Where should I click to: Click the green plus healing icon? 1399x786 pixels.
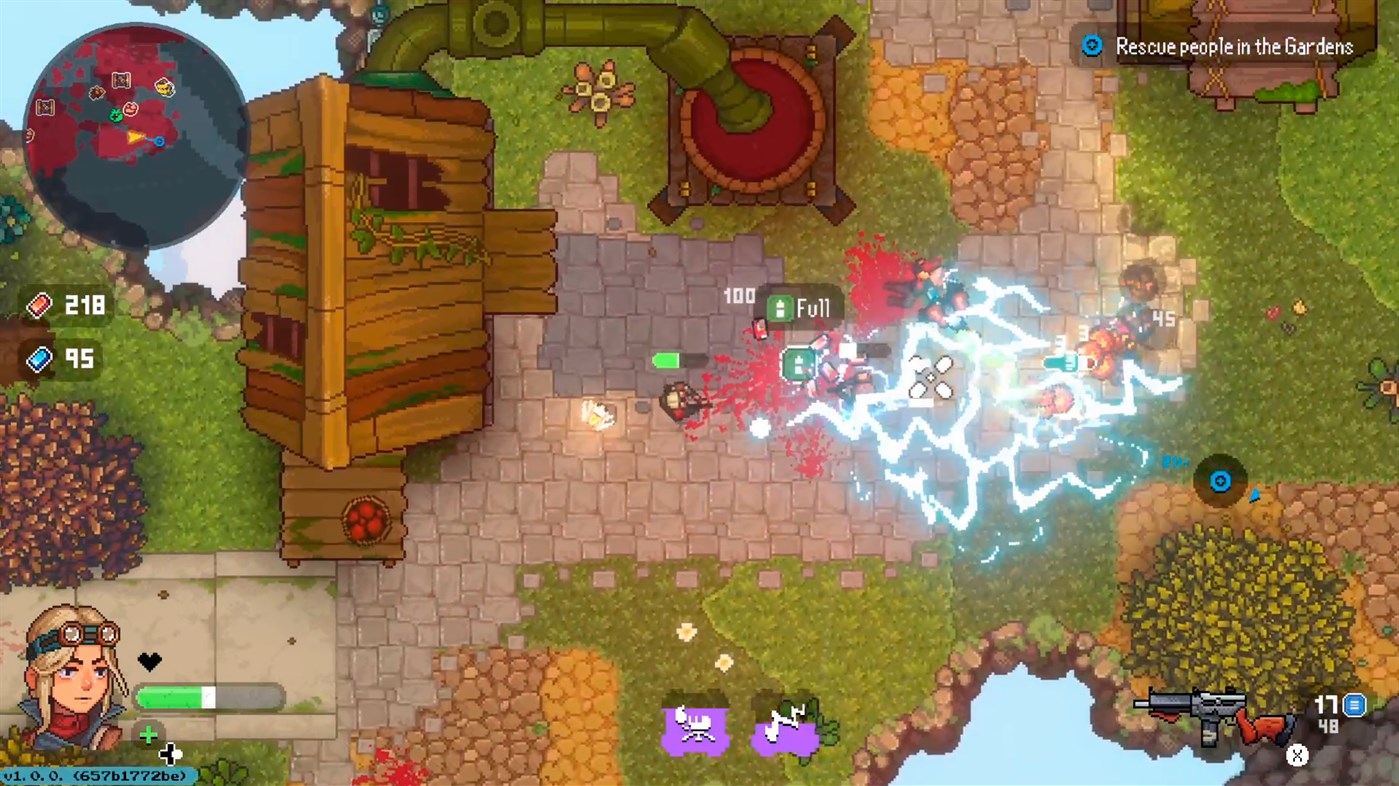pos(149,734)
